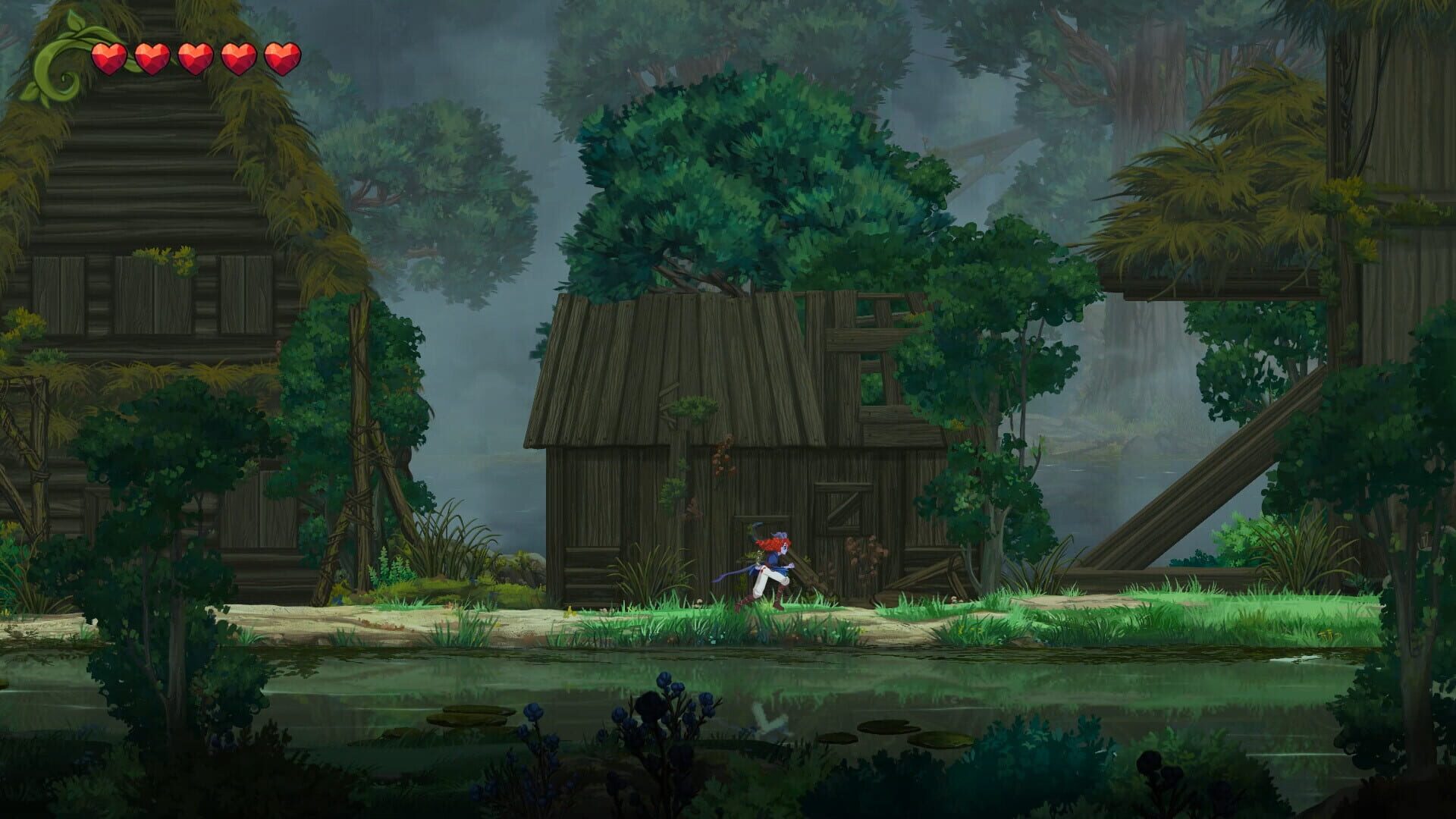Click the fourth heart in the HUD row
The width and height of the screenshot is (1456, 819).
point(238,58)
